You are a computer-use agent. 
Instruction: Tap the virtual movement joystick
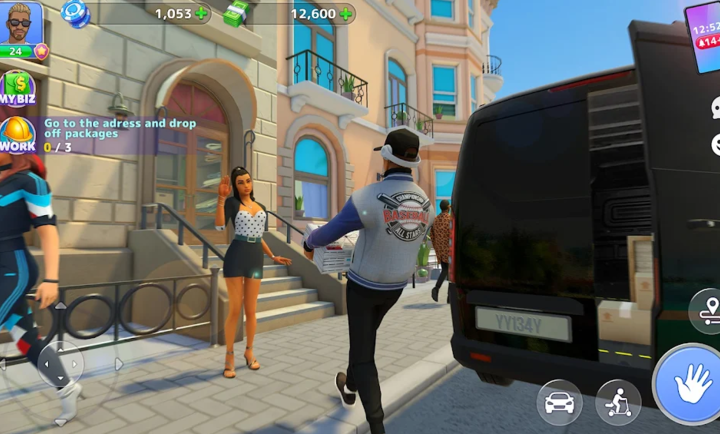61,363
